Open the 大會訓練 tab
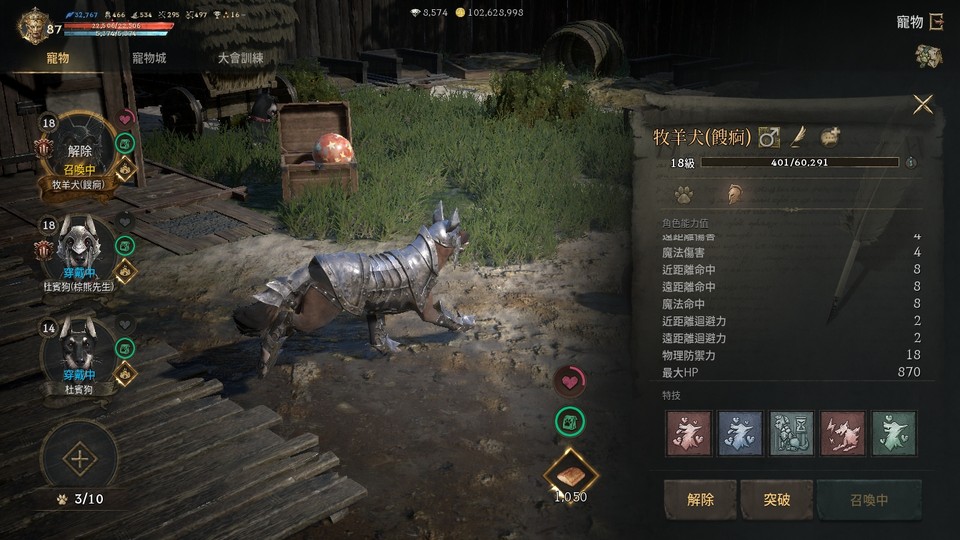The image size is (960, 540). (241, 58)
